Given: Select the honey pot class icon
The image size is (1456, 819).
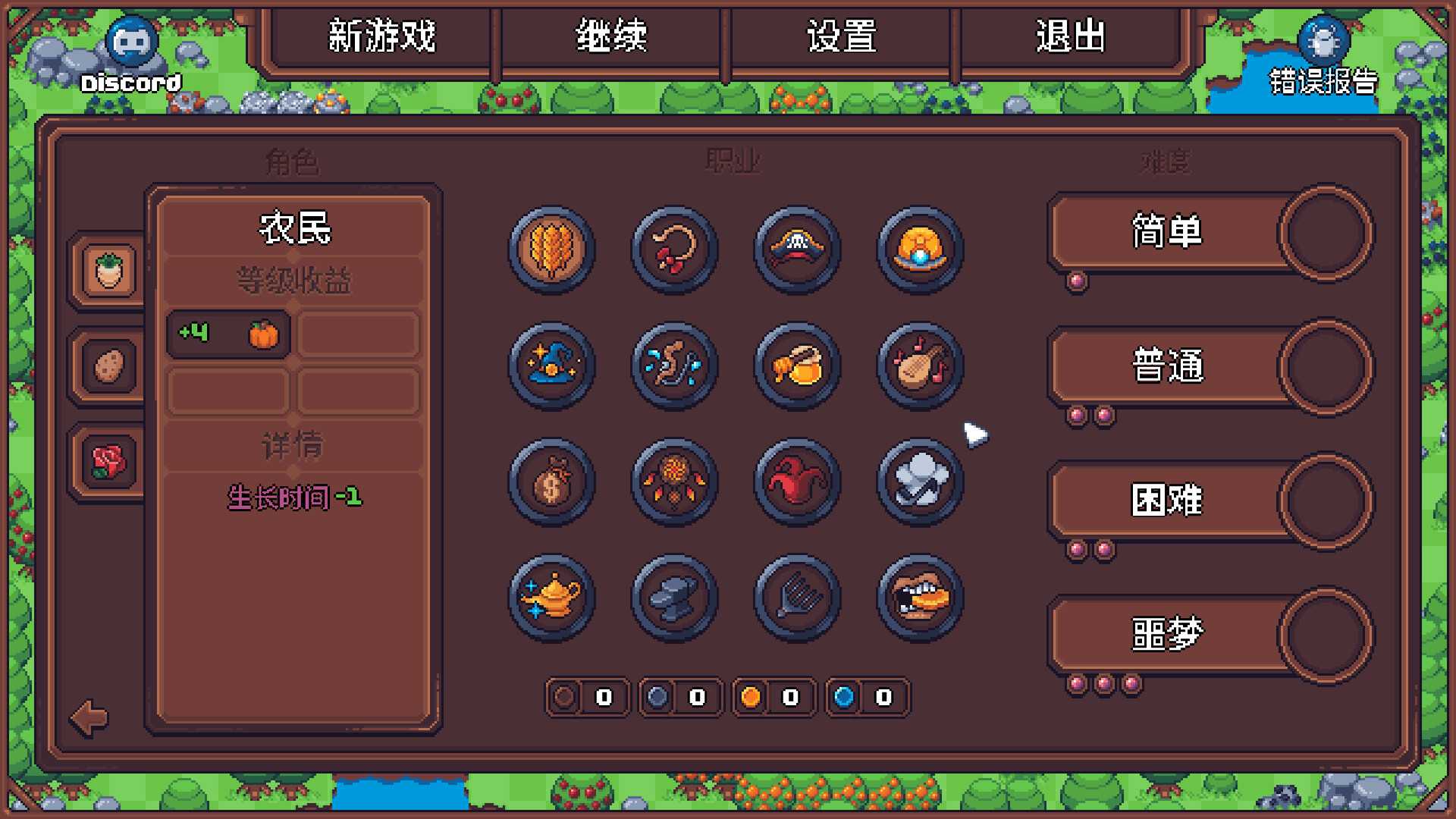Looking at the screenshot, I should [x=796, y=366].
